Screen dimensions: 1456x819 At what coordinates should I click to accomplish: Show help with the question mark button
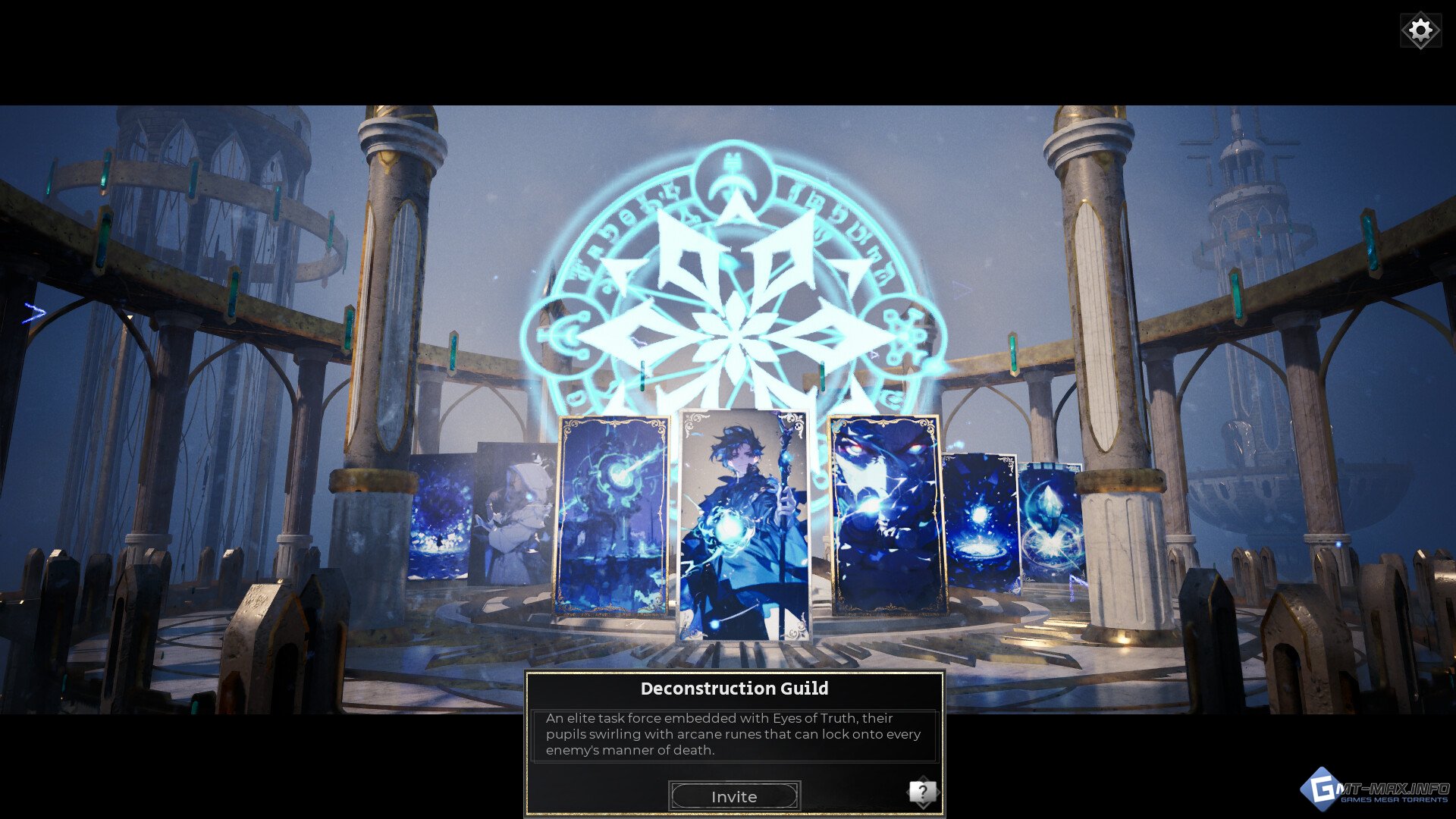[x=922, y=793]
